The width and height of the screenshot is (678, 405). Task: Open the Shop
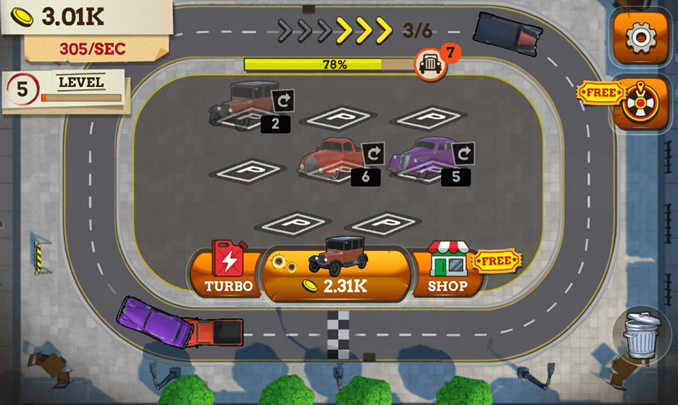(x=447, y=270)
